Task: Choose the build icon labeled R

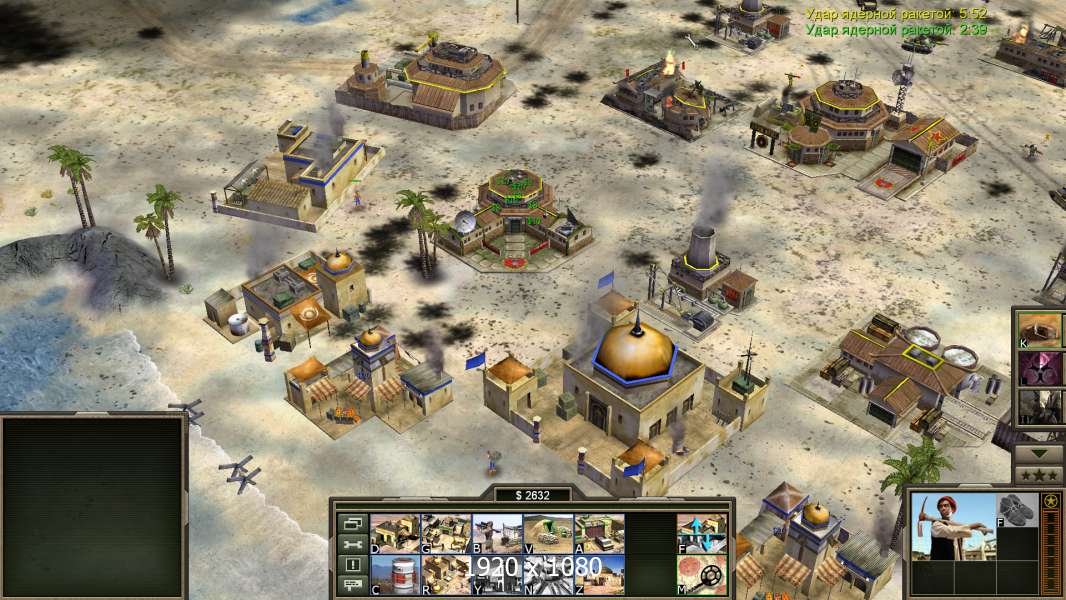Action: point(446,574)
